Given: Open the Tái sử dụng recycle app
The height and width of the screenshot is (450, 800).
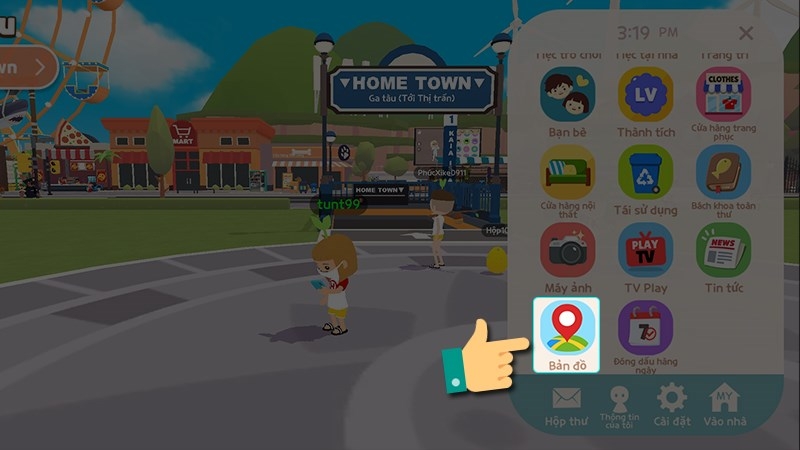Looking at the screenshot, I should click(645, 172).
